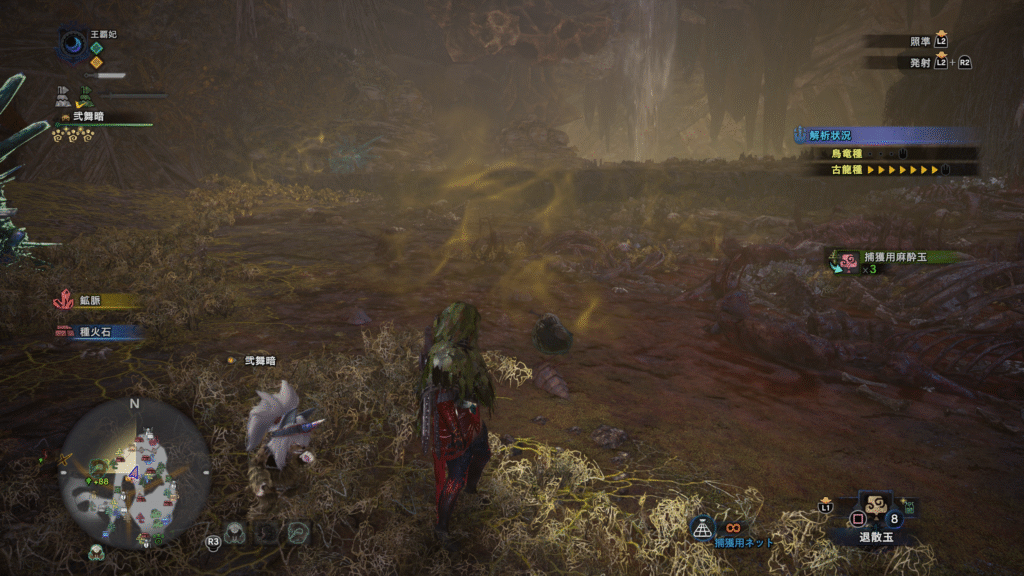The width and height of the screenshot is (1024, 576).
Task: Click the ghillie mantle icon in the top-left HUD
Action: pyautogui.click(x=84, y=97)
